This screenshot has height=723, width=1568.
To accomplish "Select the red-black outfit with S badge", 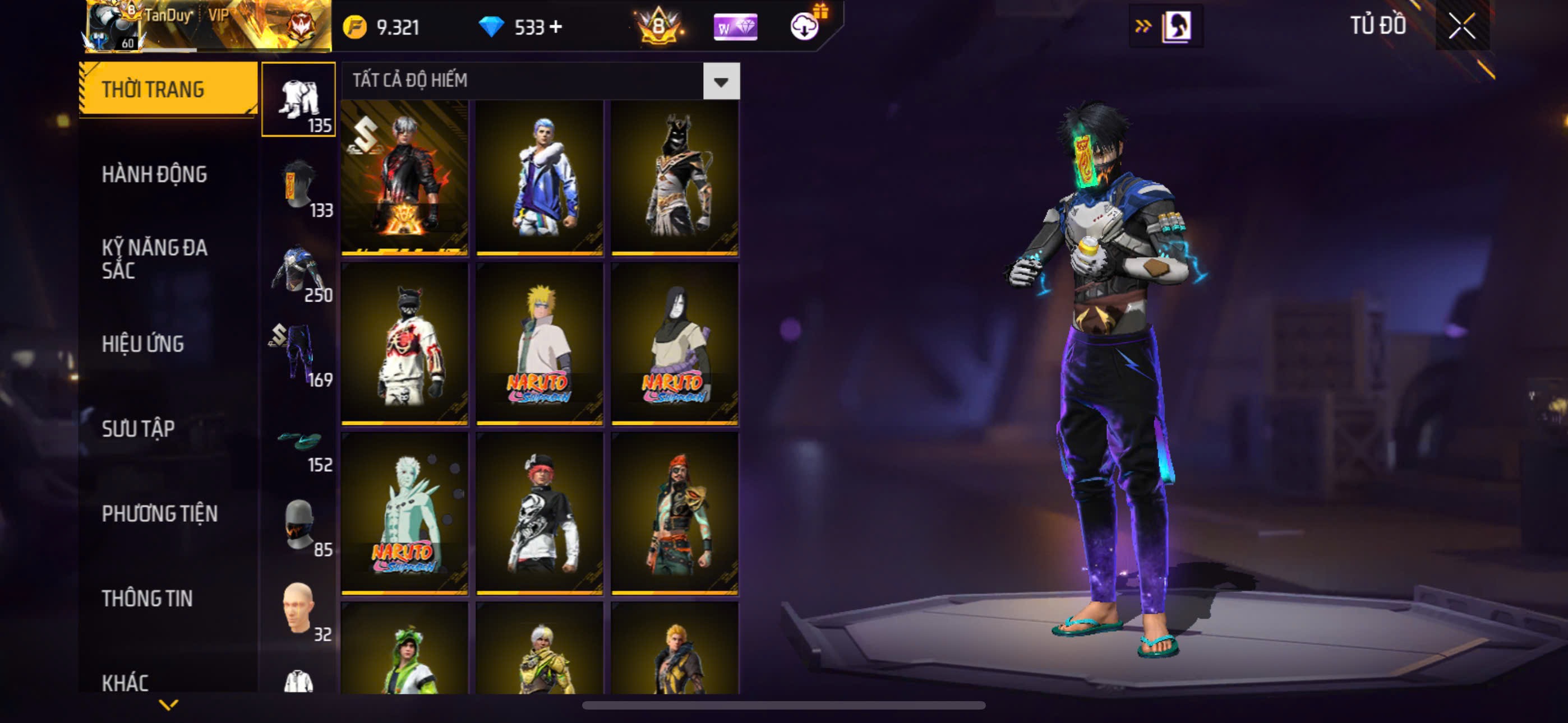I will click(405, 177).
